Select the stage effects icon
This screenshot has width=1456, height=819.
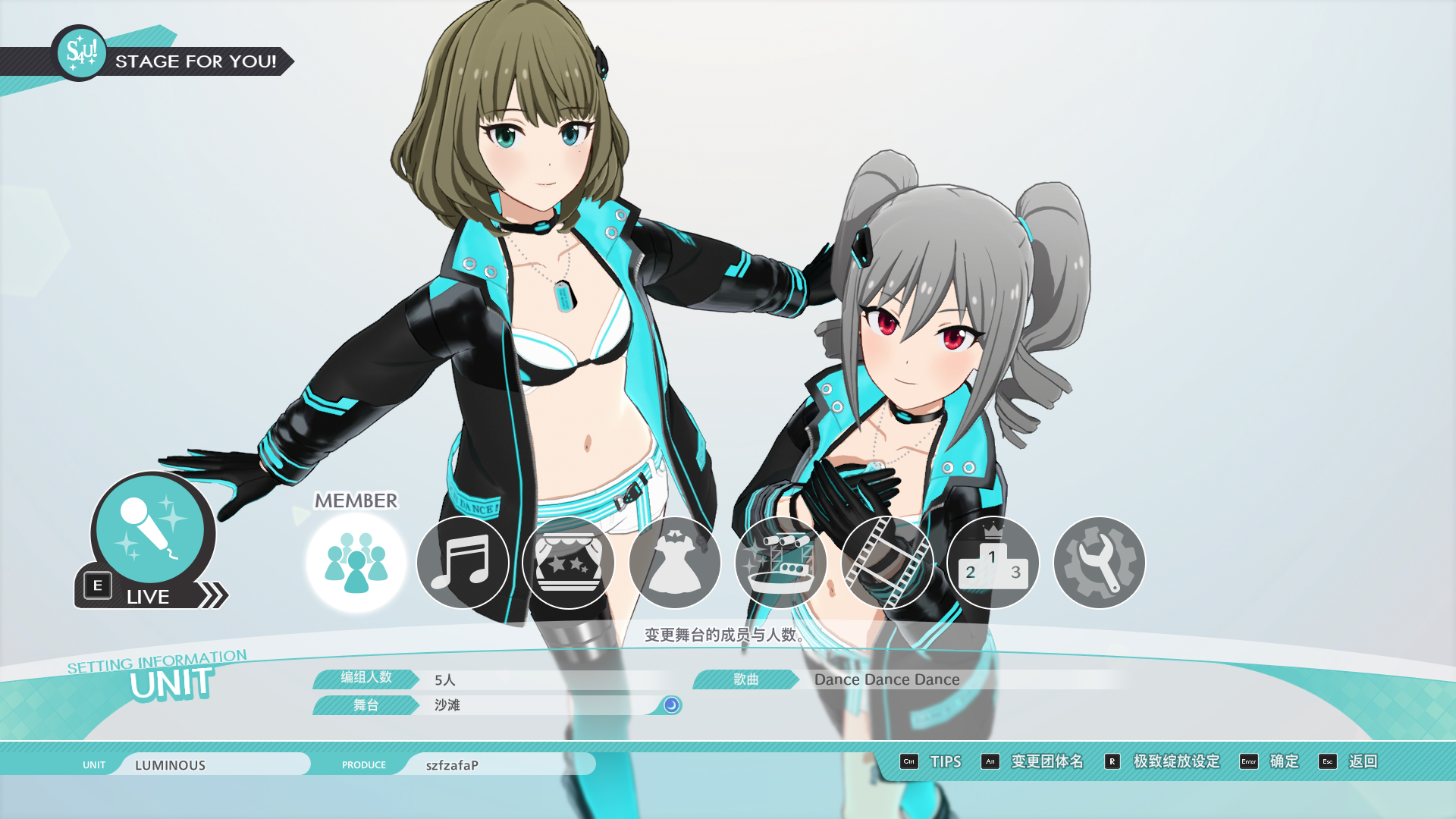[781, 563]
